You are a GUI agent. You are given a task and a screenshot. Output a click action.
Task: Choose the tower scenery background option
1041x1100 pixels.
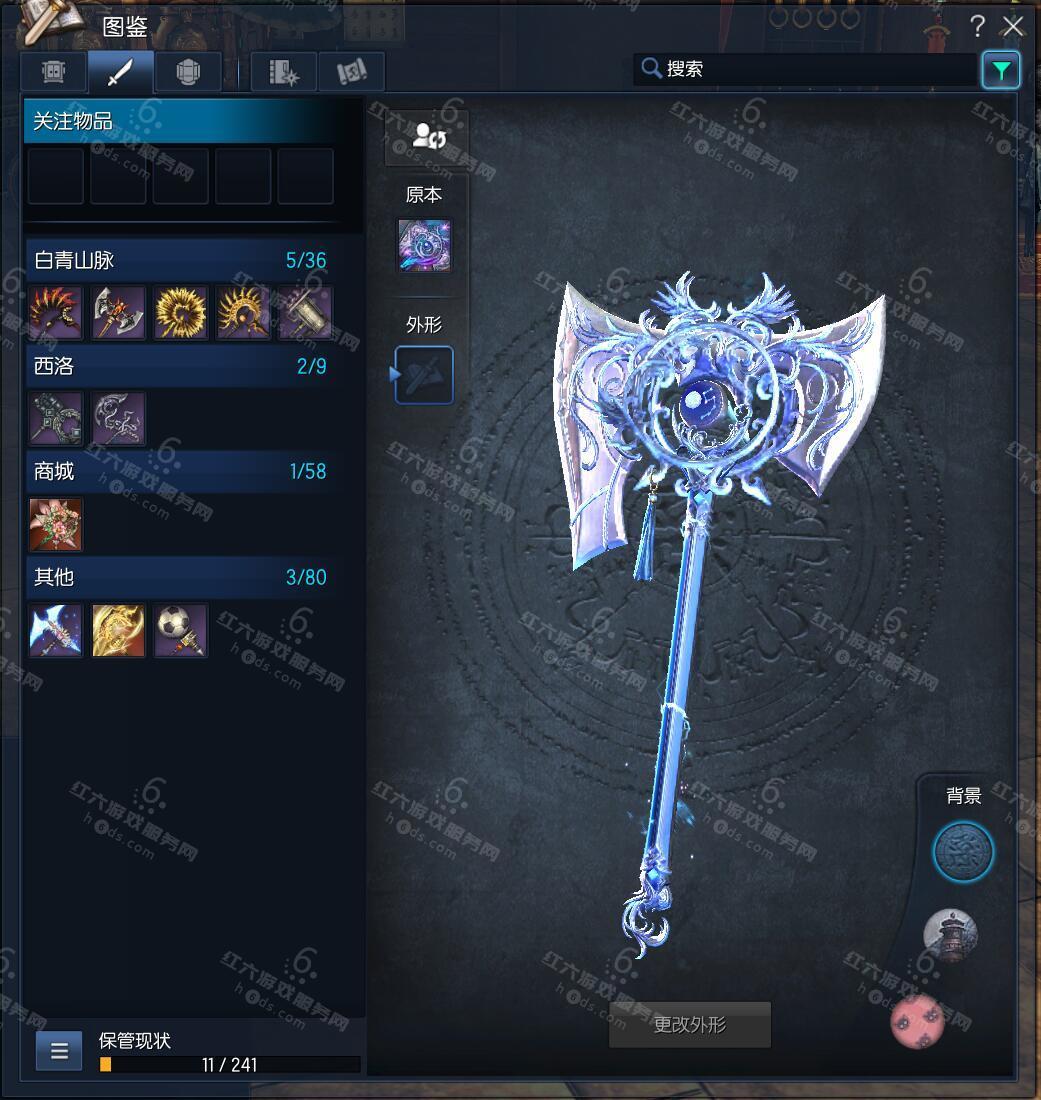pyautogui.click(x=949, y=935)
